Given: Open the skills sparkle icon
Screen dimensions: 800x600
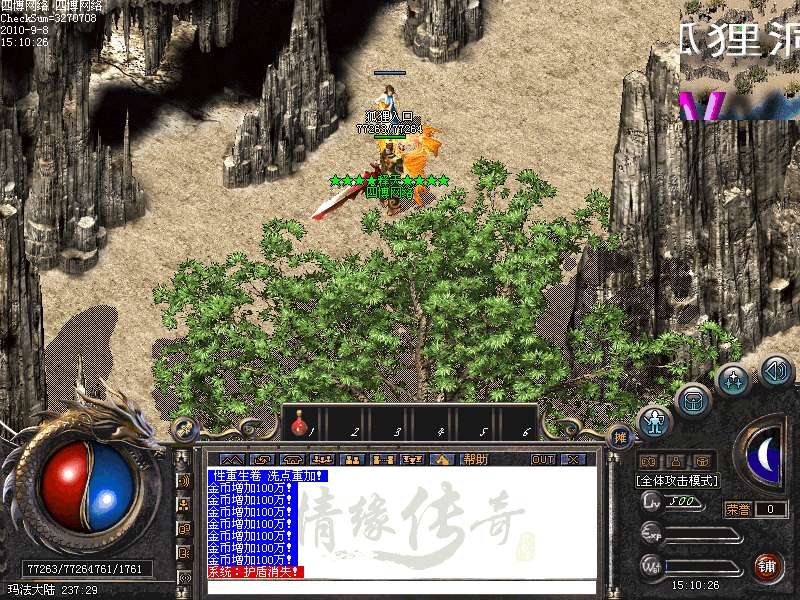Looking at the screenshot, I should pyautogui.click(x=734, y=380).
